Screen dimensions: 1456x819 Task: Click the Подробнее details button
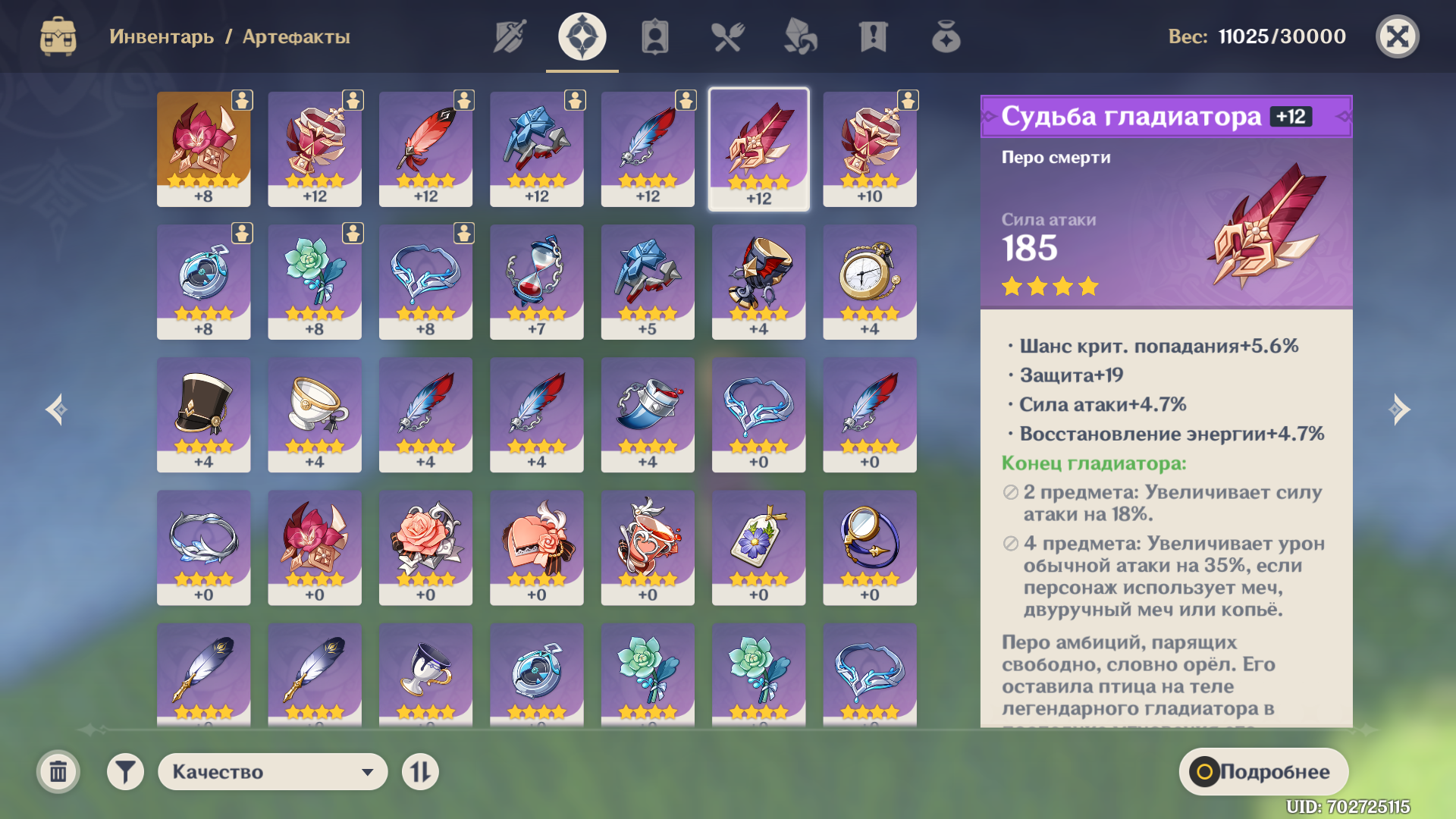click(x=1263, y=772)
